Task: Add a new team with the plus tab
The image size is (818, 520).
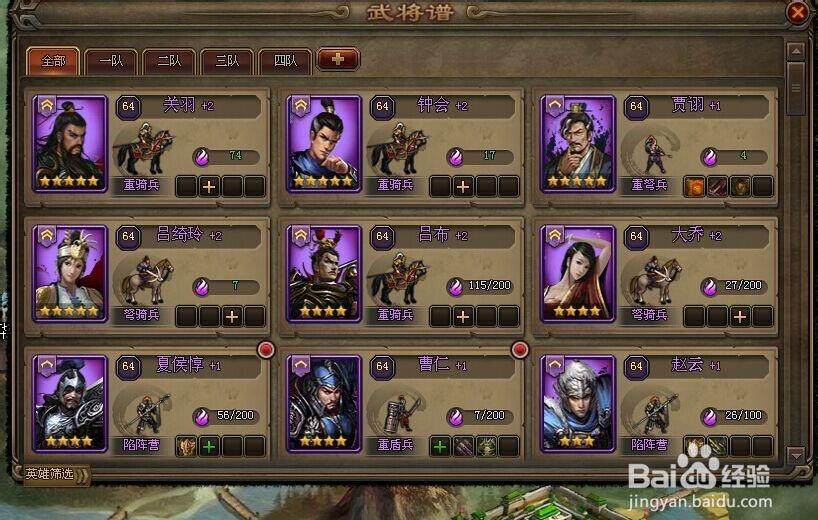Action: (x=338, y=60)
